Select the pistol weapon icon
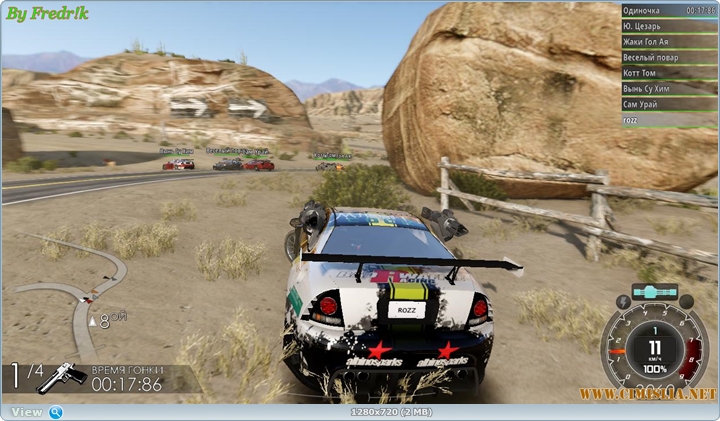Image resolution: width=720 pixels, height=421 pixels. pos(62,377)
